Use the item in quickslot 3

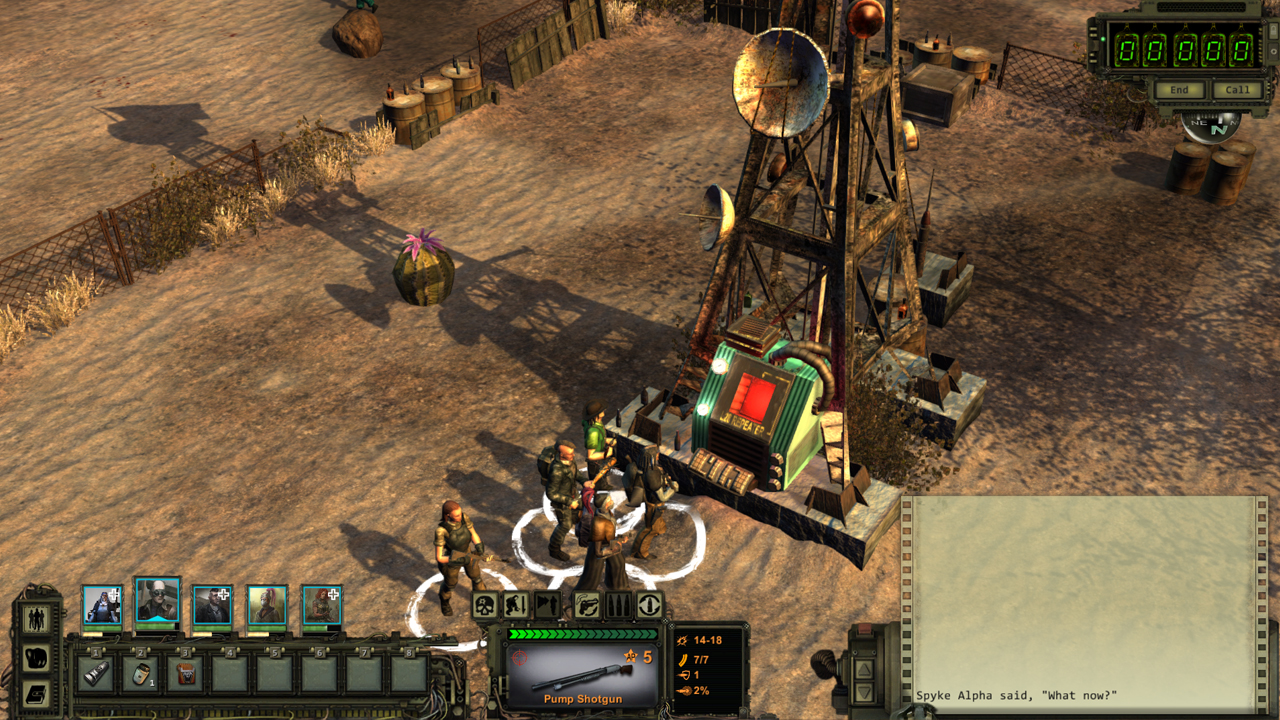click(186, 674)
